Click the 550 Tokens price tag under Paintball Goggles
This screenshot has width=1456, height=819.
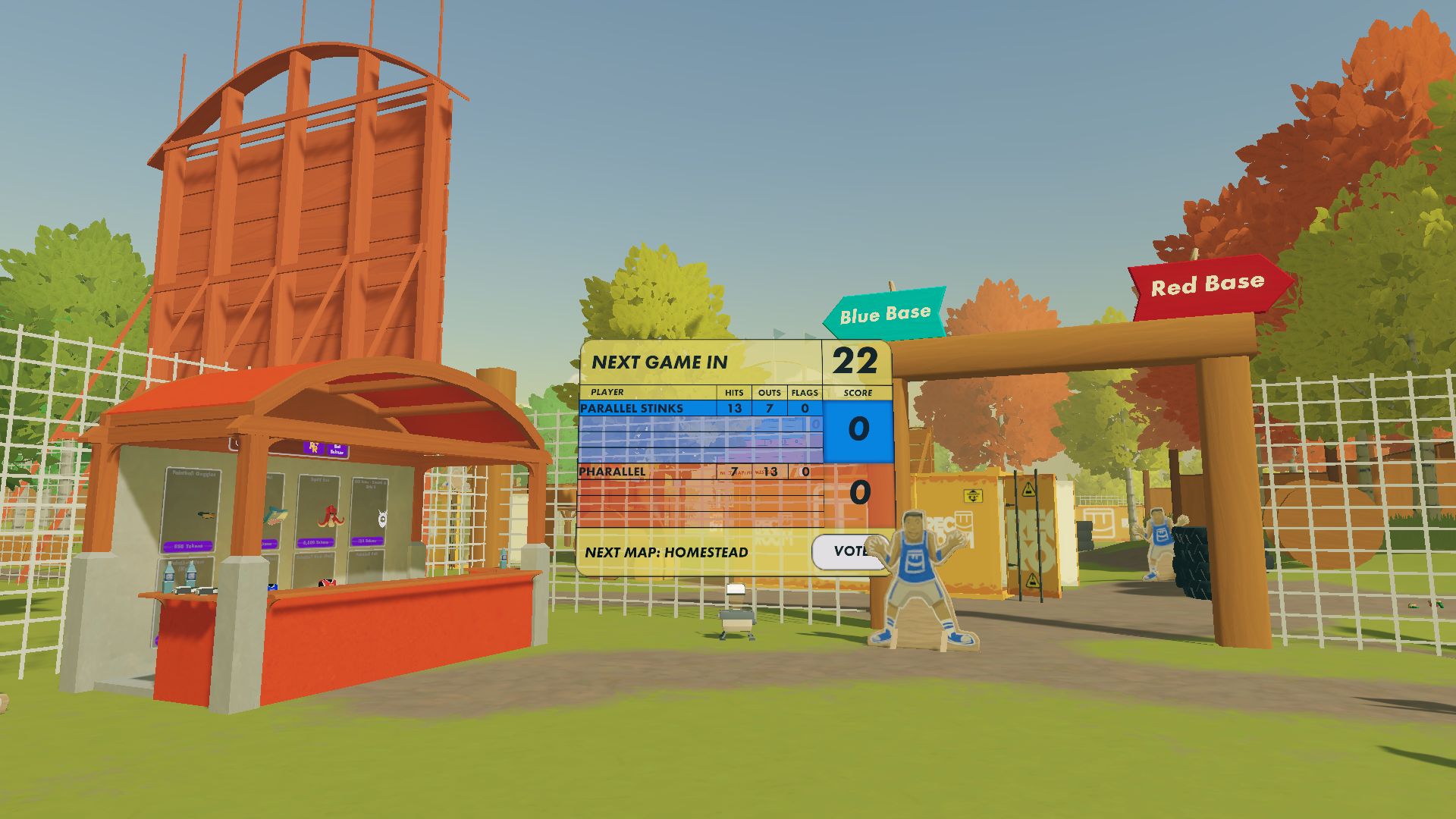click(x=187, y=545)
